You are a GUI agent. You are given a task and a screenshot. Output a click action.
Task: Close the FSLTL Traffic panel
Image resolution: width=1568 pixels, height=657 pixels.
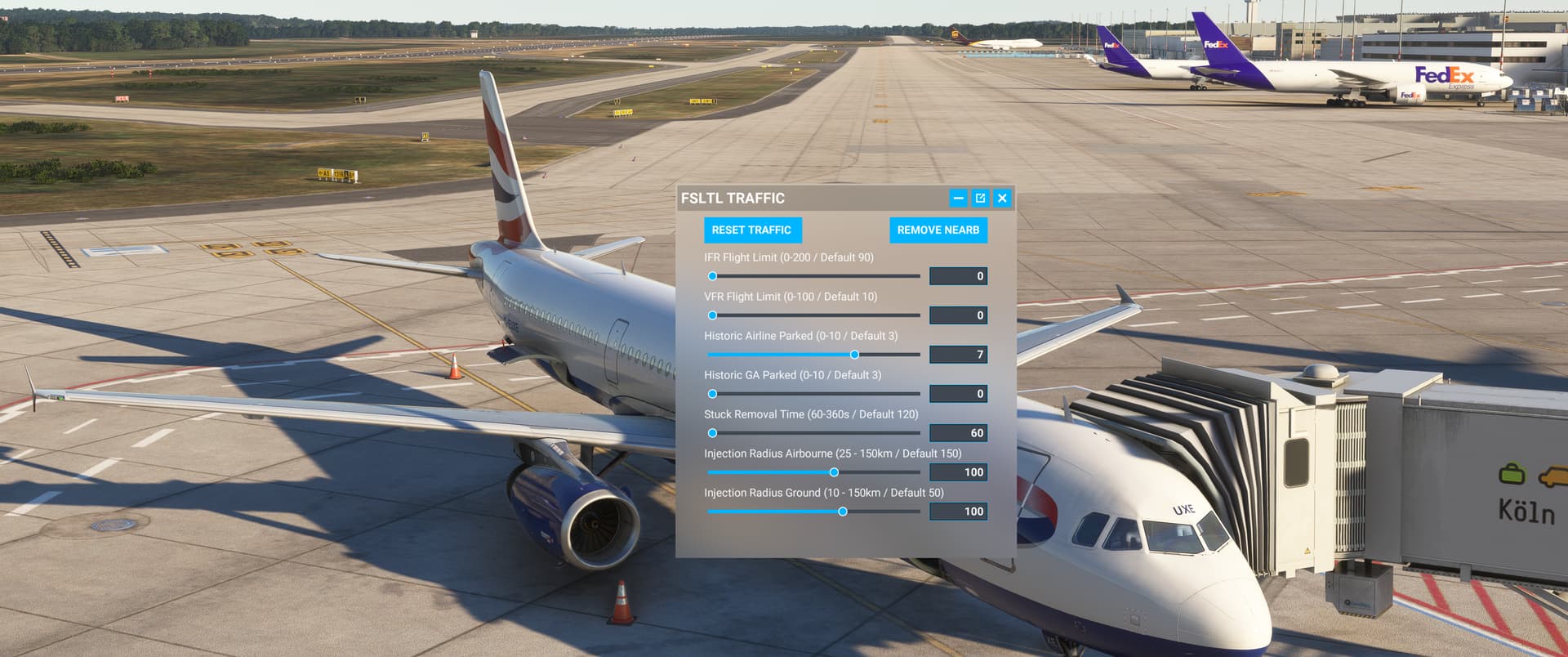1001,198
